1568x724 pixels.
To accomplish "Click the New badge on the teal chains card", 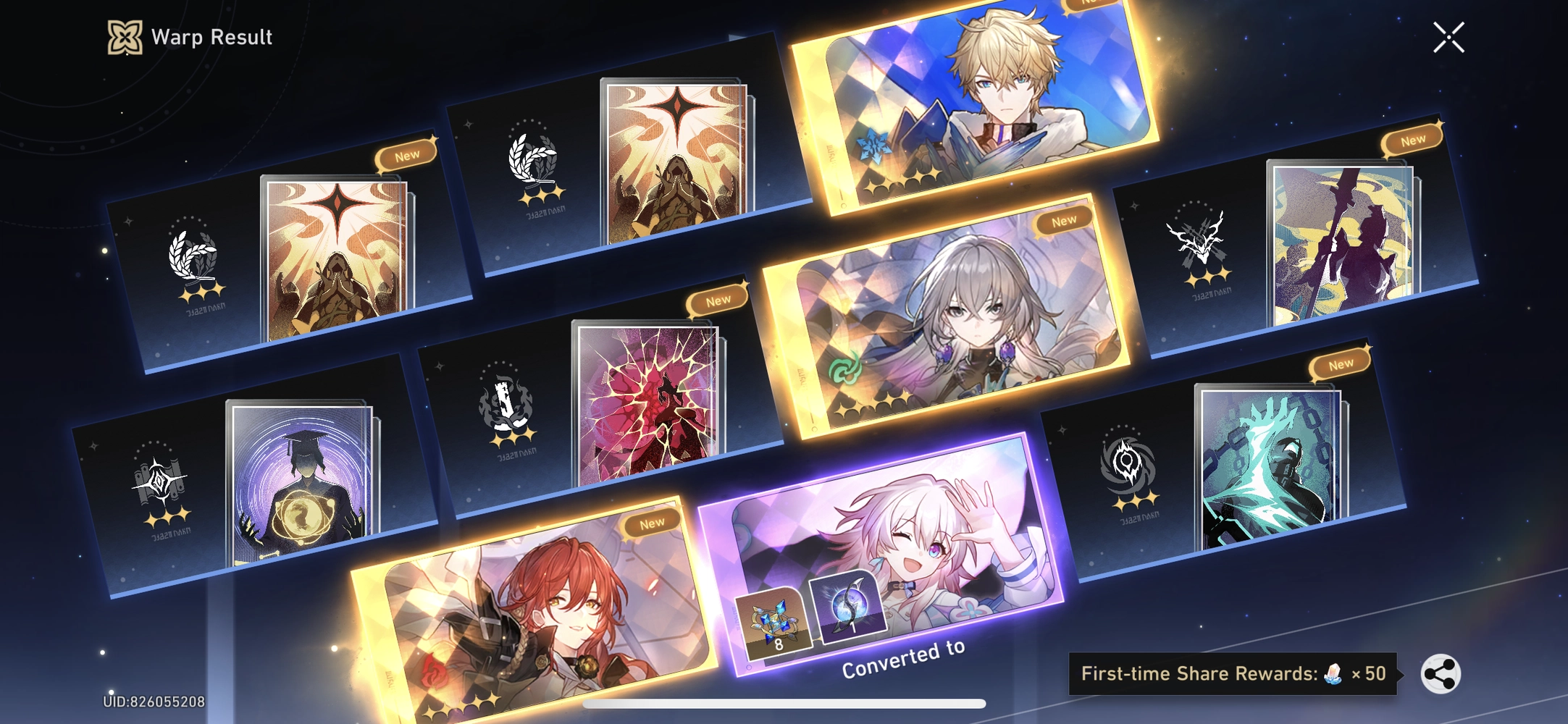I will (x=1341, y=364).
